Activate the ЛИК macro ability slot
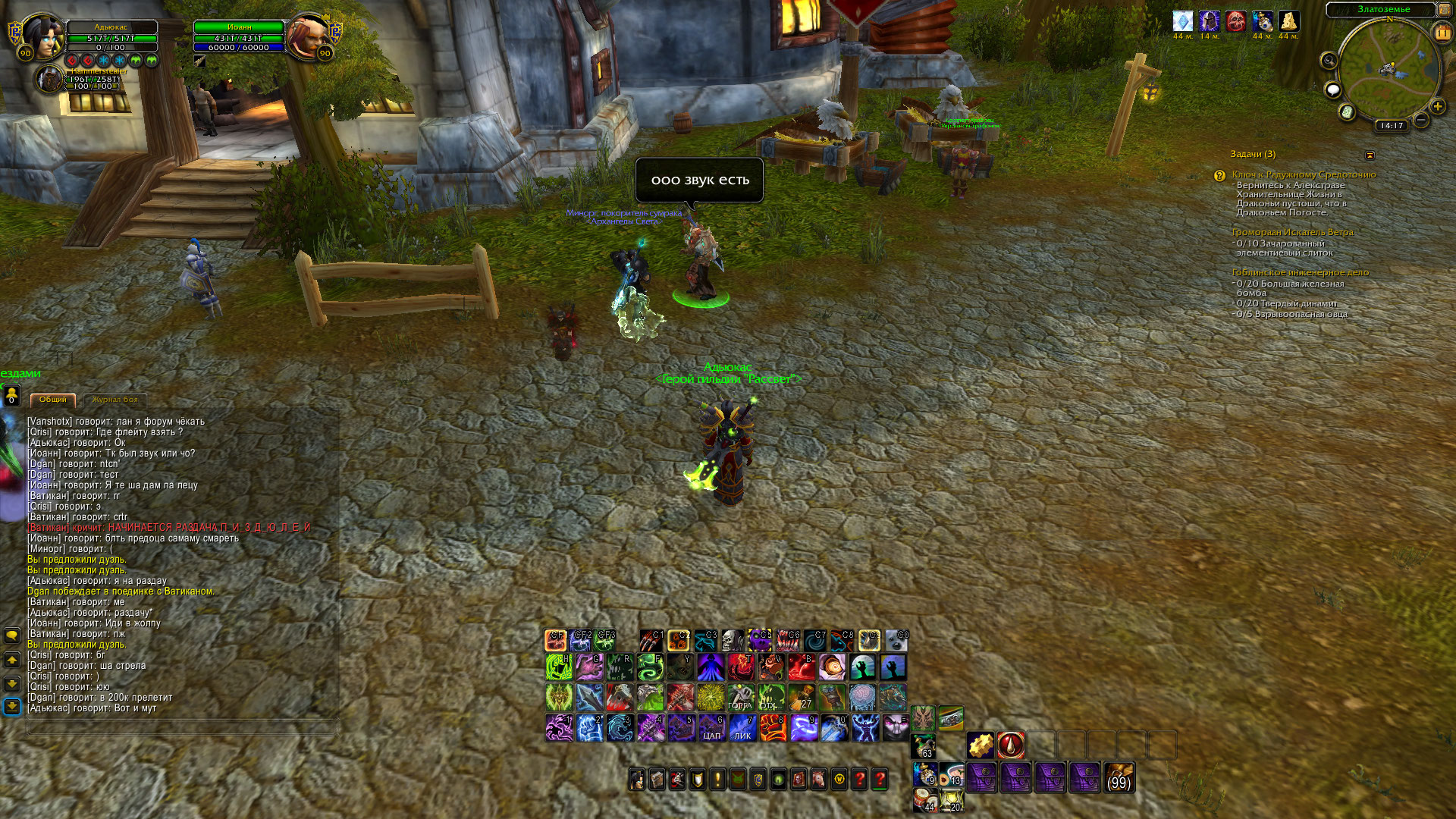Image resolution: width=1456 pixels, height=819 pixels. 742,728
